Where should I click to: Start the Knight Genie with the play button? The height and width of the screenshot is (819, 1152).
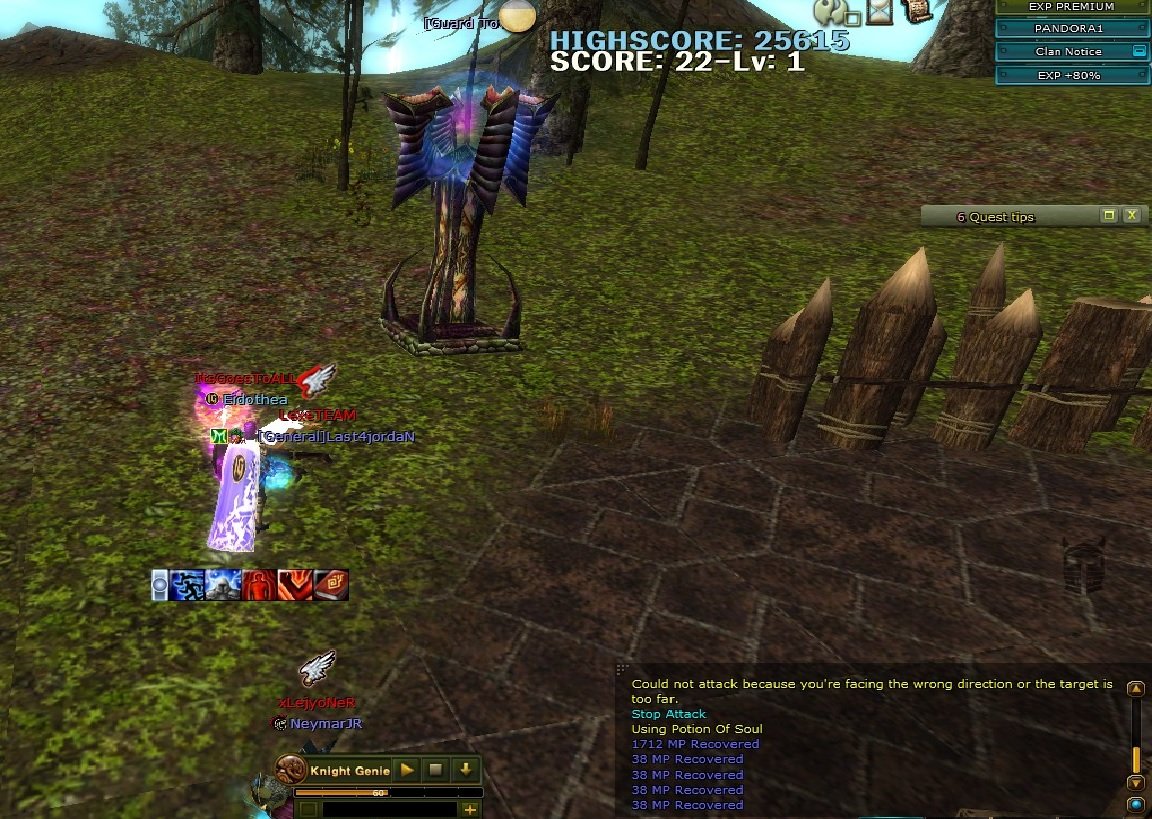[x=407, y=770]
